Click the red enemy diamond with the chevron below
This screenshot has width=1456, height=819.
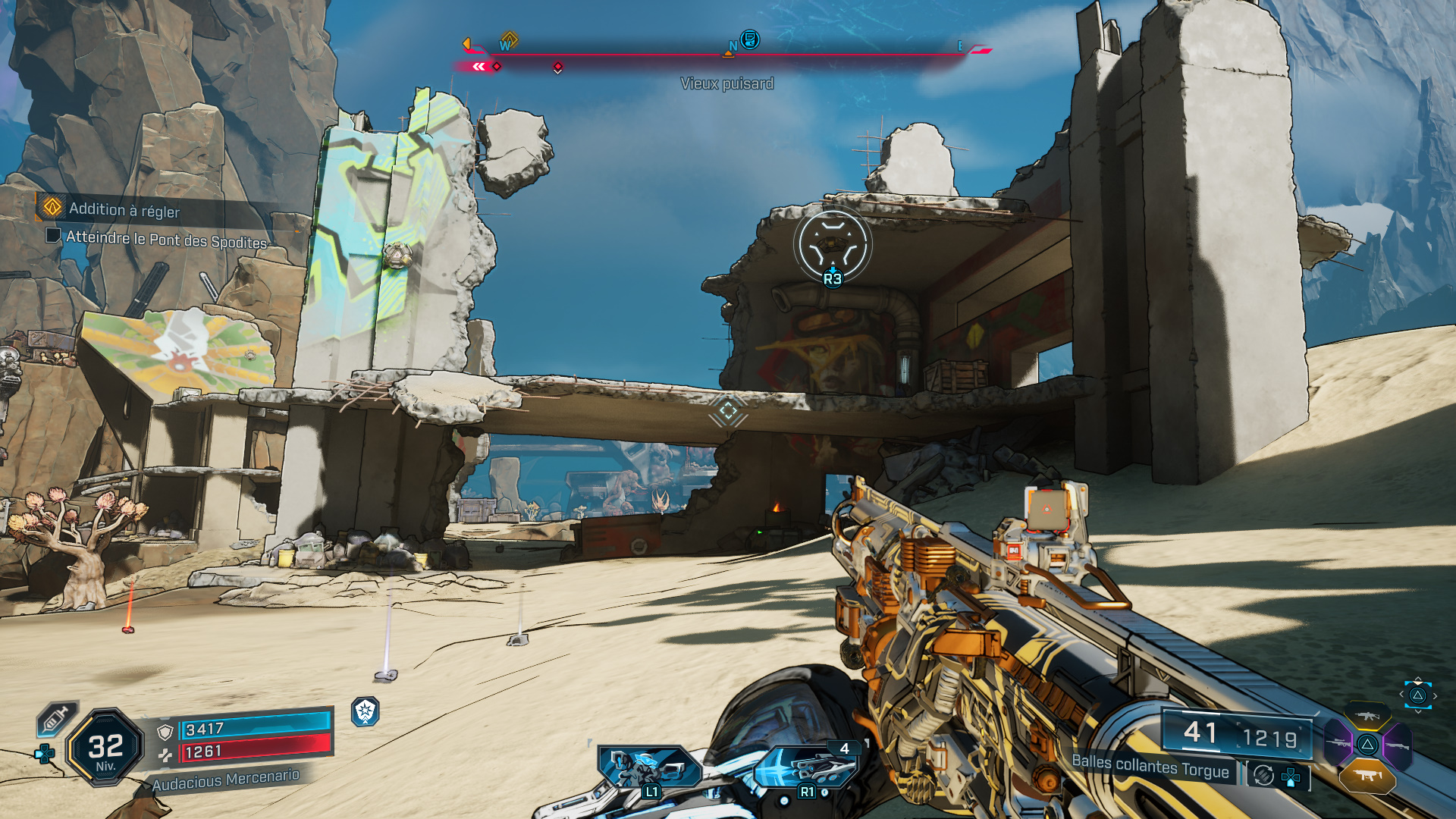[x=558, y=67]
